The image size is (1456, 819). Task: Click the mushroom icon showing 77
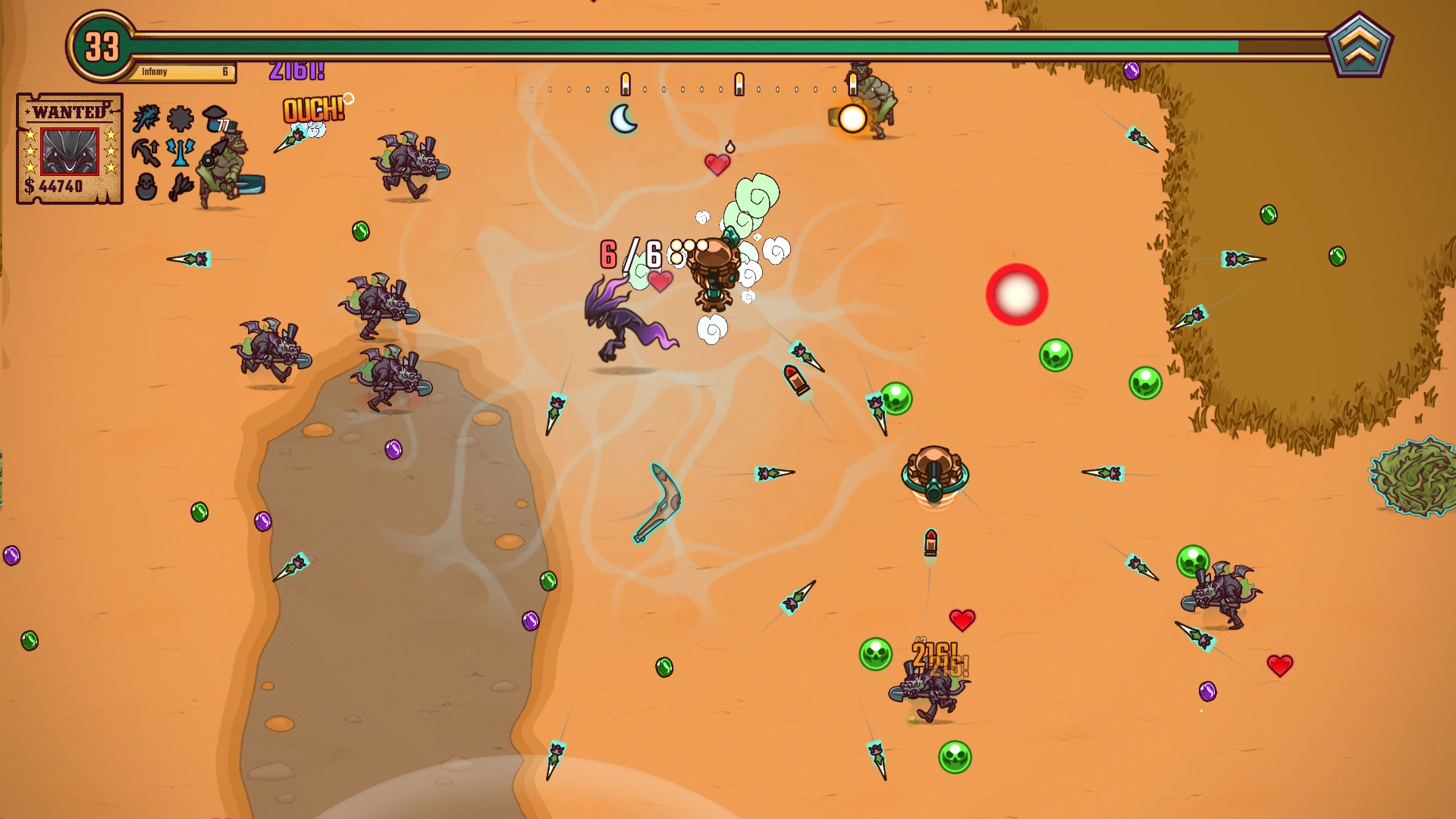click(215, 118)
